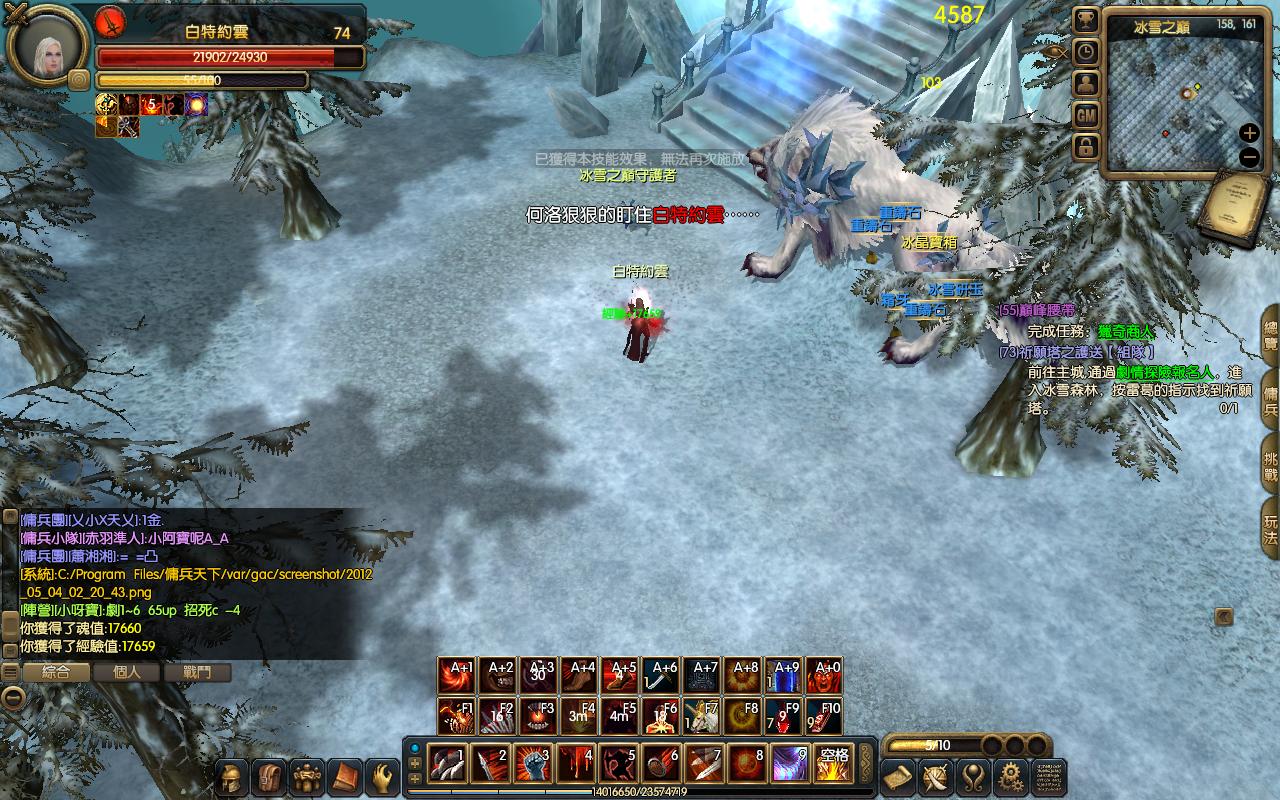
Task: Open the helmet character menu icon
Action: coord(232,777)
